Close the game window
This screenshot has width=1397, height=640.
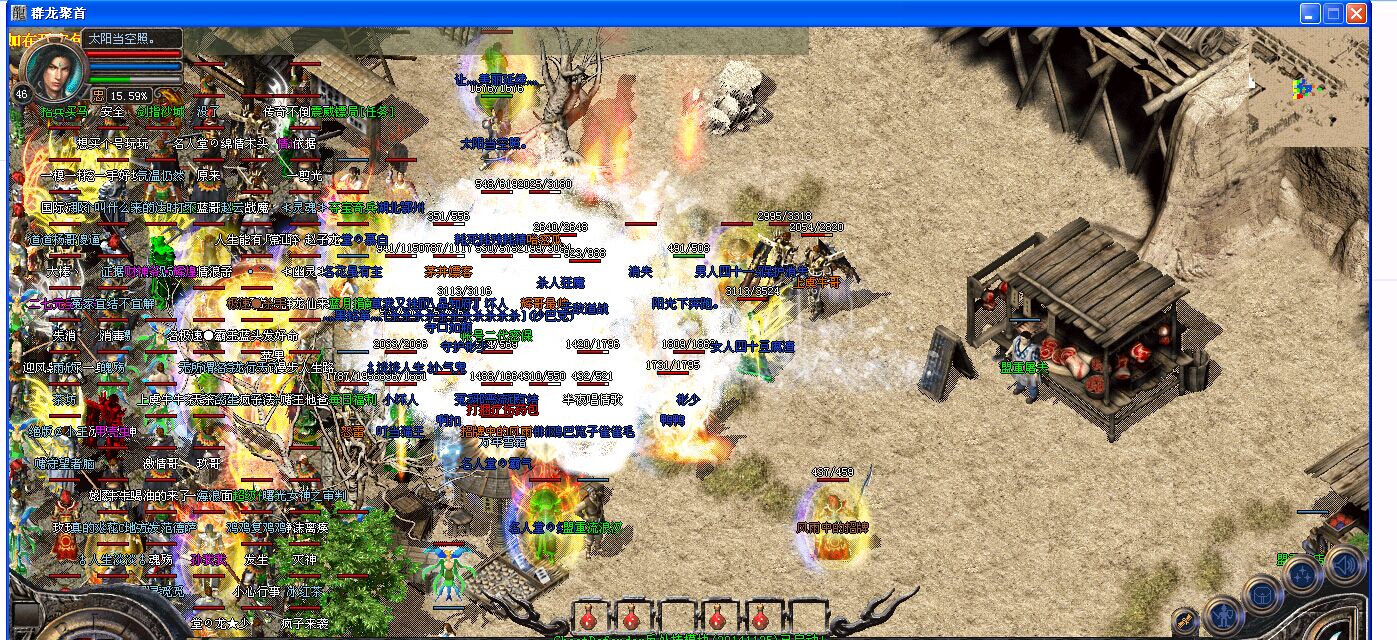point(1356,14)
